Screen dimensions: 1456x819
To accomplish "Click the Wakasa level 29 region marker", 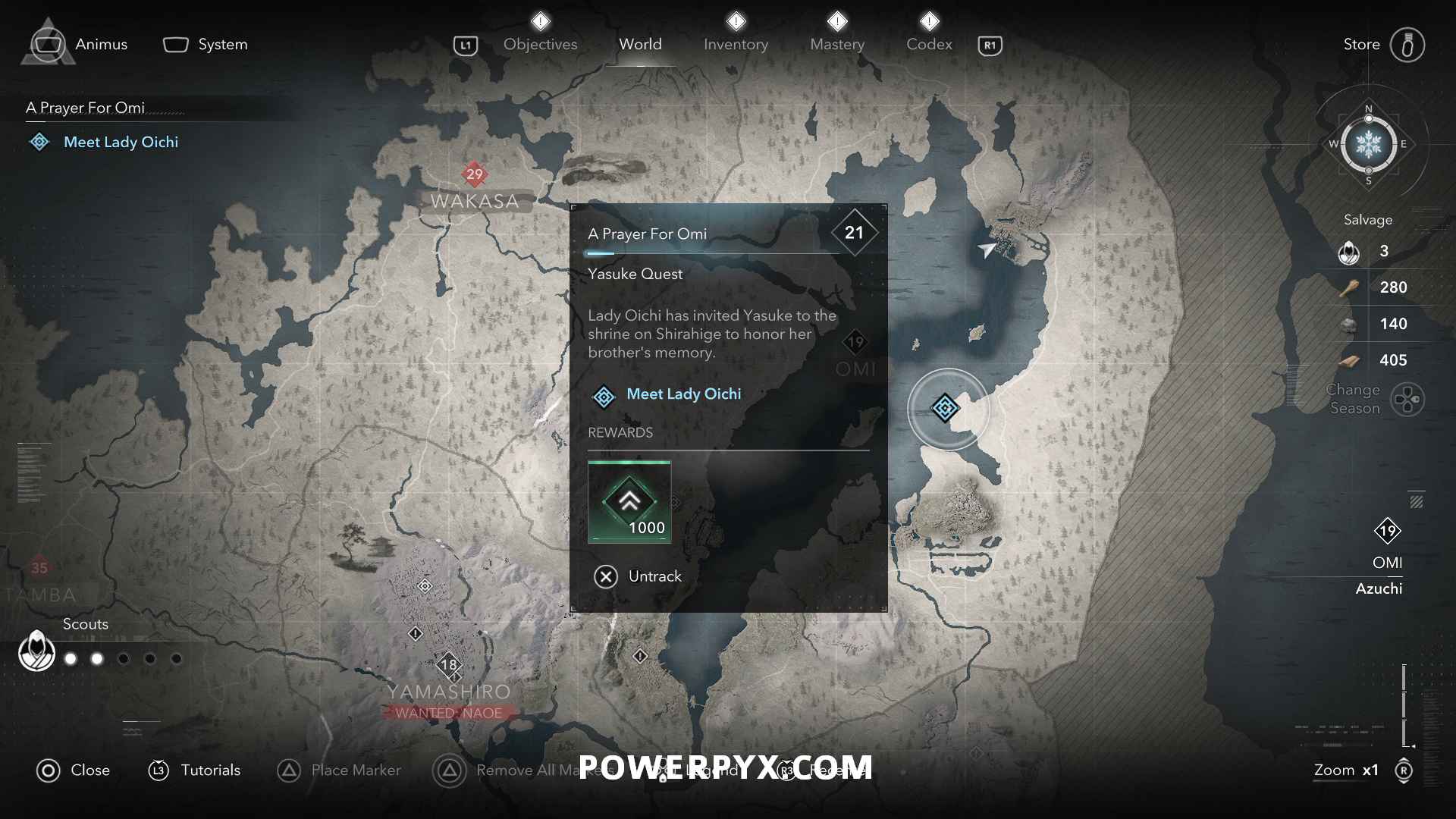I will tap(474, 174).
